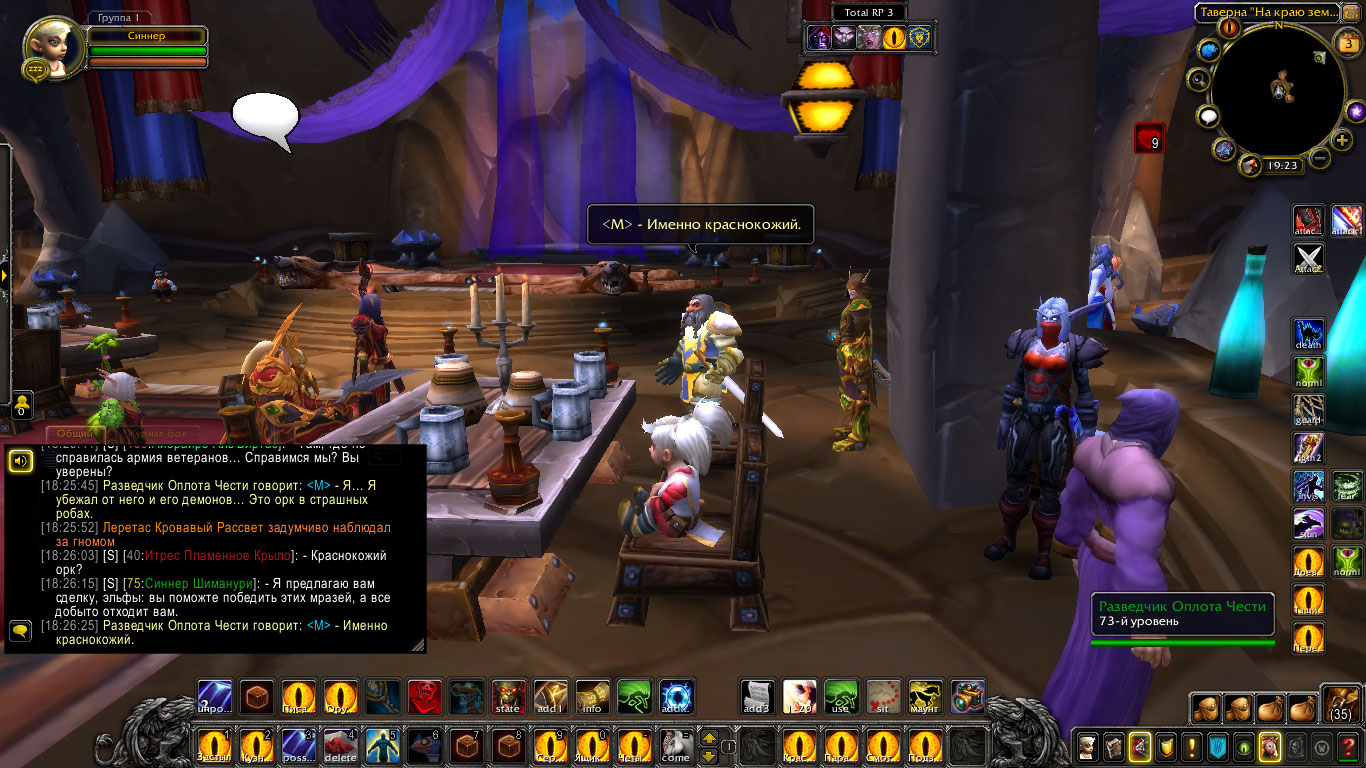This screenshot has height=768, width=1366.
Task: Activate the 'state' orc face action
Action: point(508,697)
